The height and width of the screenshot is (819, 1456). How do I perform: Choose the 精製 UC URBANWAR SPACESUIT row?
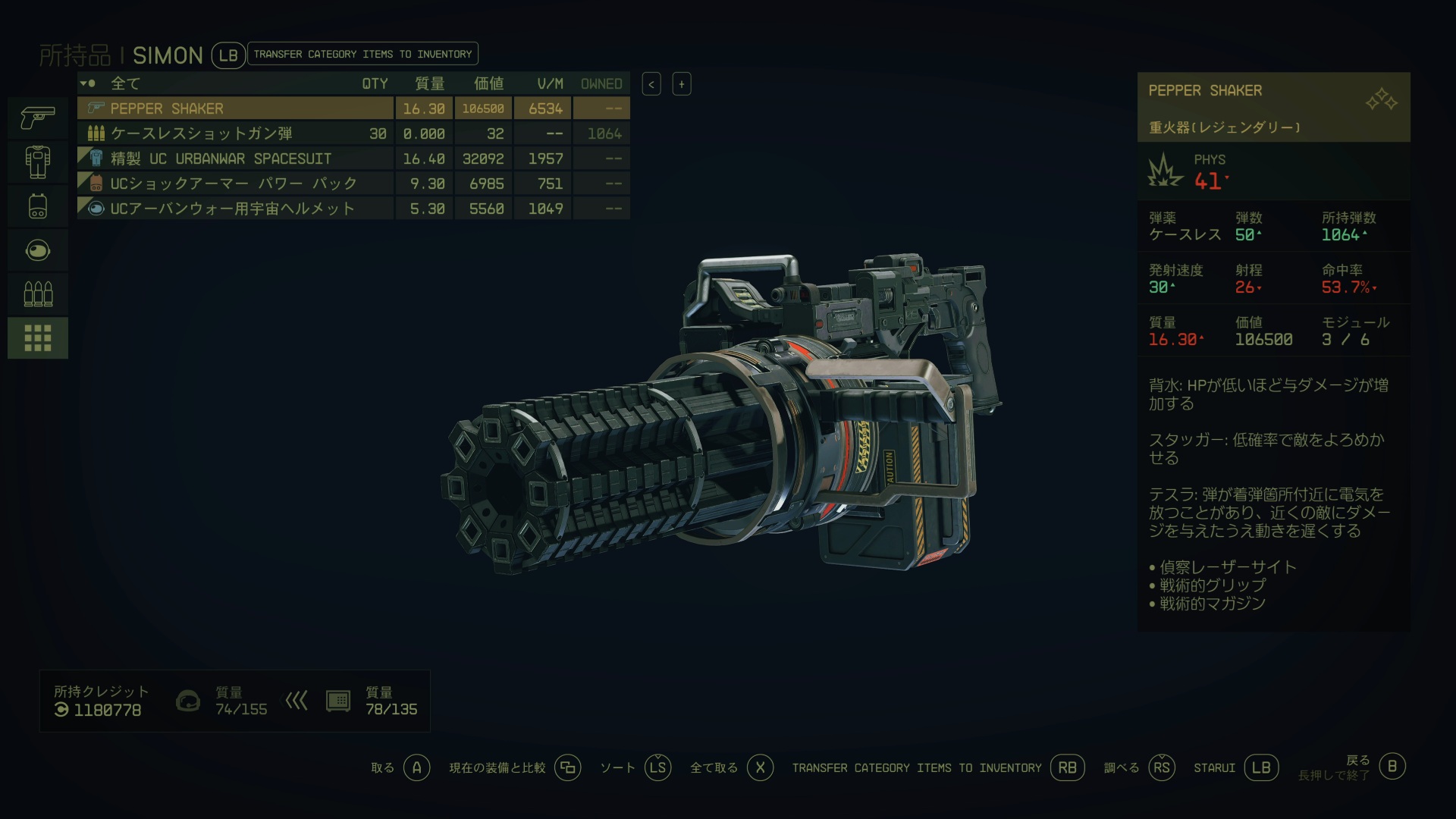(235, 158)
